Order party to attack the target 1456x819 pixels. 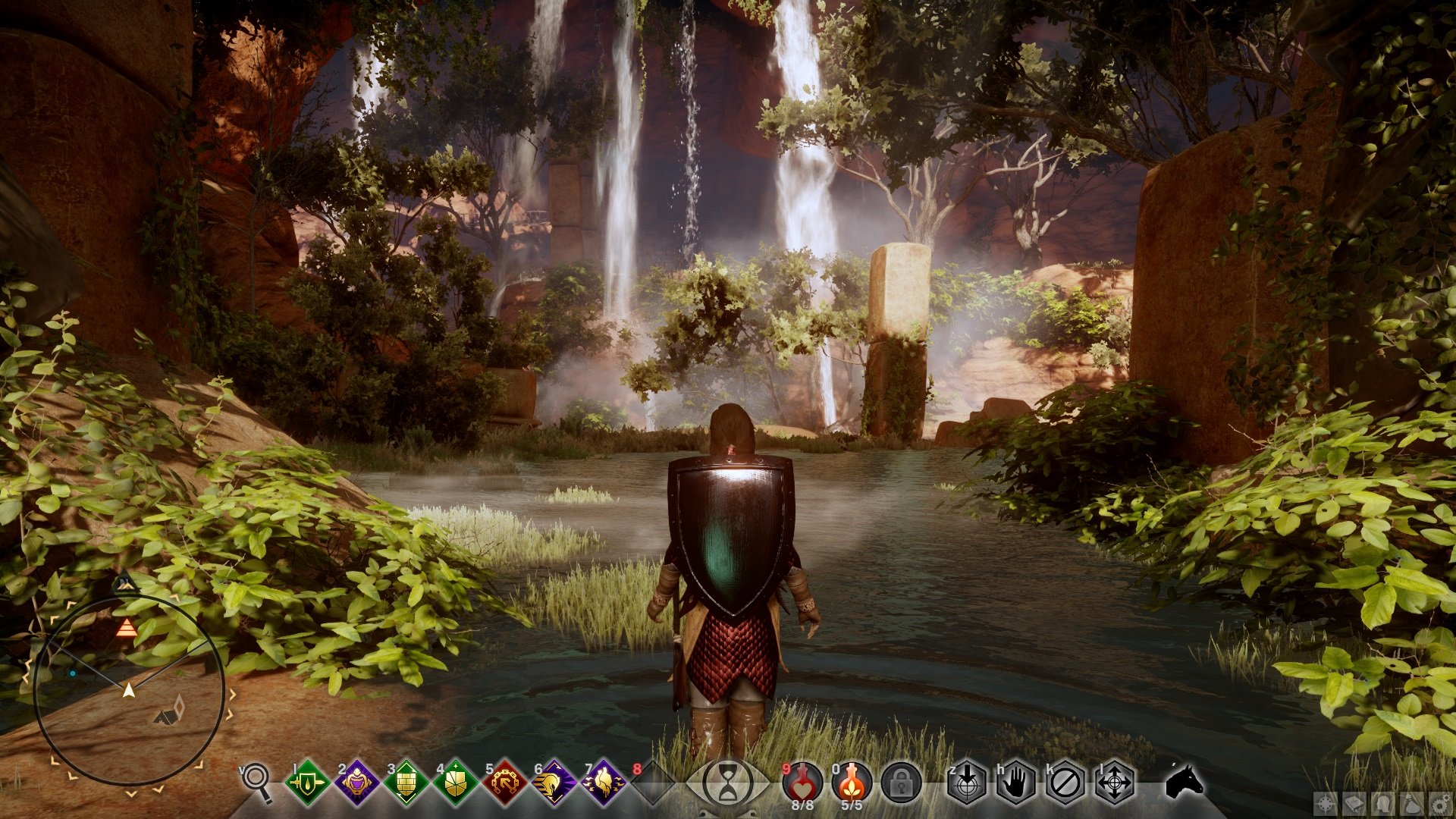click(x=967, y=782)
